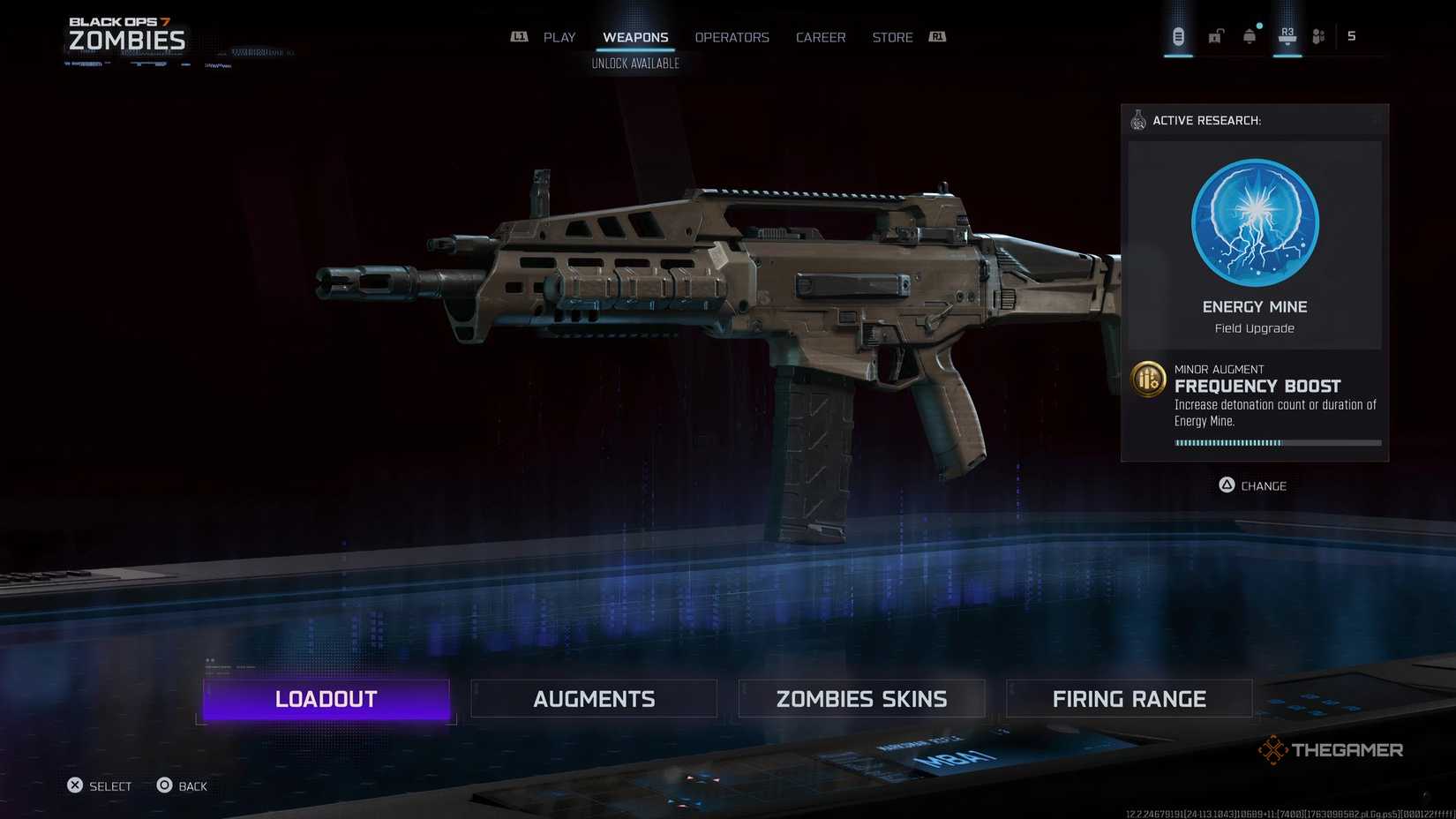Image resolution: width=1456 pixels, height=819 pixels.
Task: Open the social players icon near the counter
Action: [x=1318, y=35]
